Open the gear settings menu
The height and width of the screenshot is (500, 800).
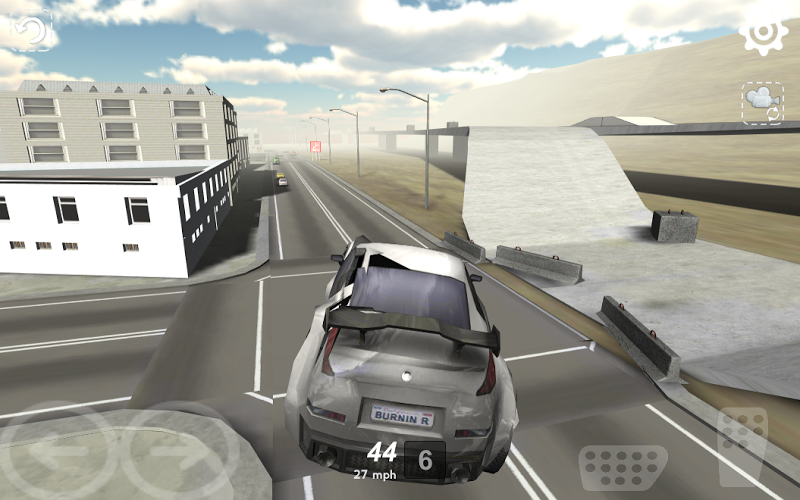click(763, 35)
